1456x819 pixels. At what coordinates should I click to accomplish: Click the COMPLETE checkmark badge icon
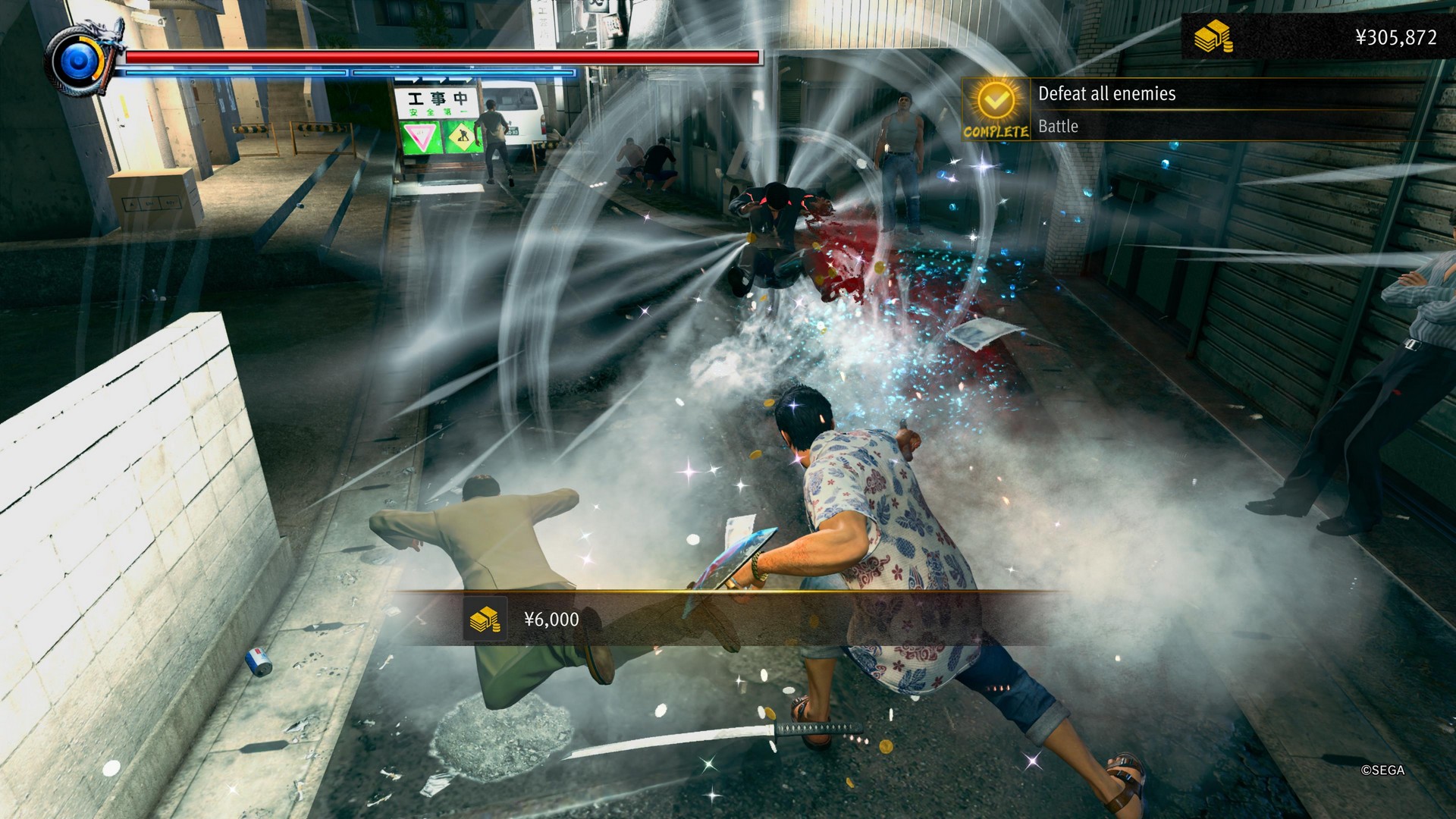point(996,101)
